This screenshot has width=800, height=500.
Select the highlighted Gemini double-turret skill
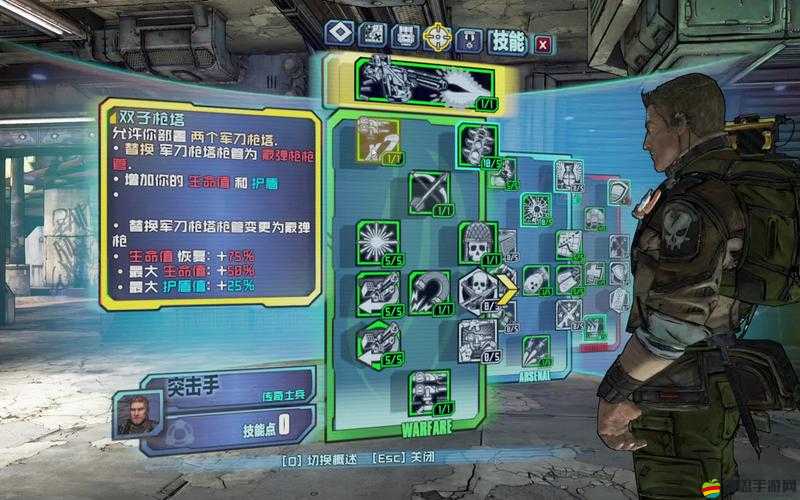(380, 141)
